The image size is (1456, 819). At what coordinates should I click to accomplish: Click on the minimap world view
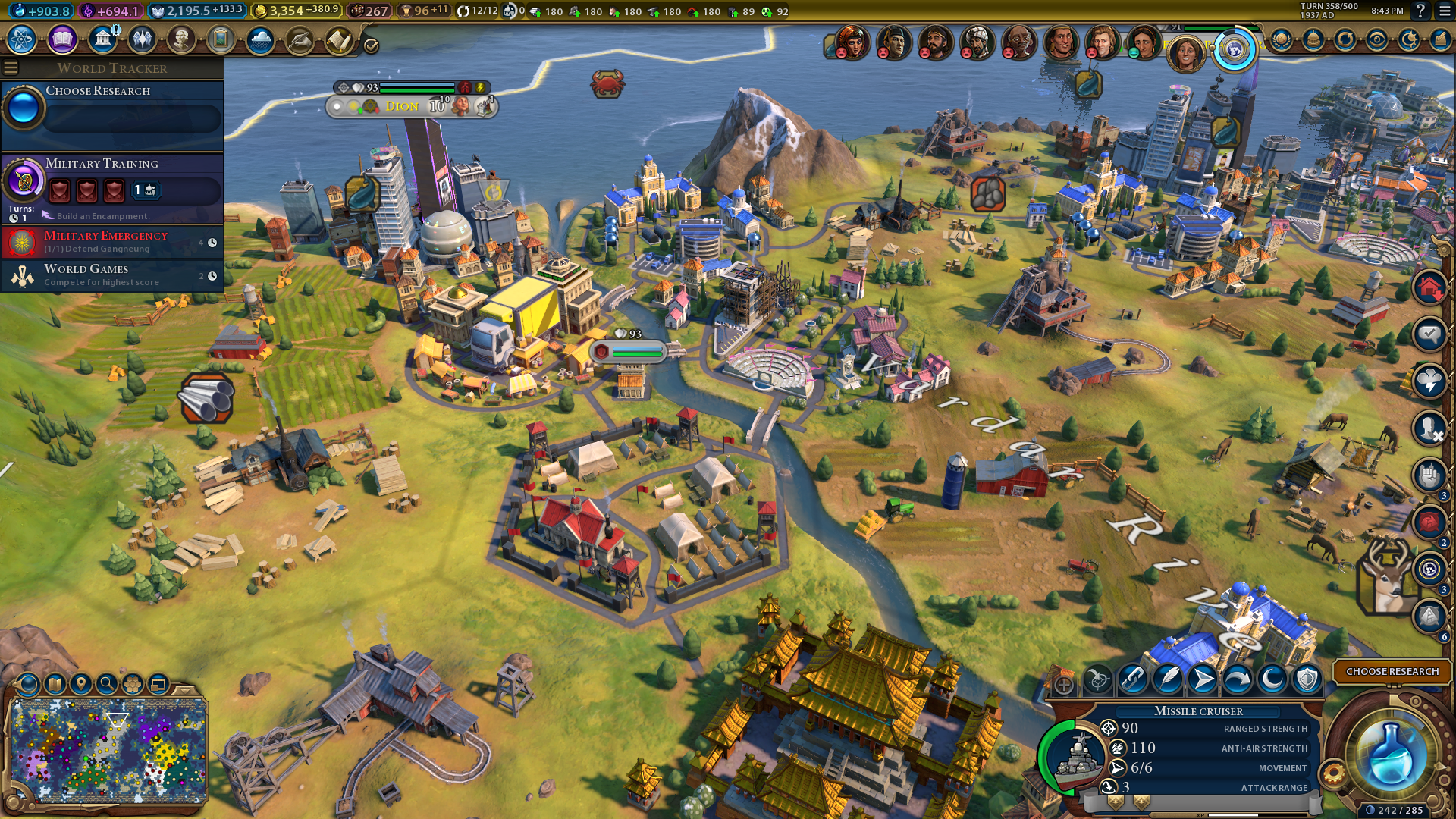[108, 751]
